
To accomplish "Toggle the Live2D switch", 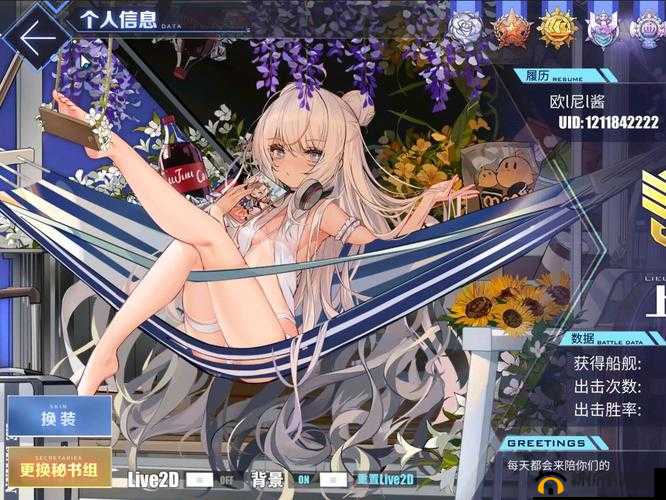I will tap(212, 480).
